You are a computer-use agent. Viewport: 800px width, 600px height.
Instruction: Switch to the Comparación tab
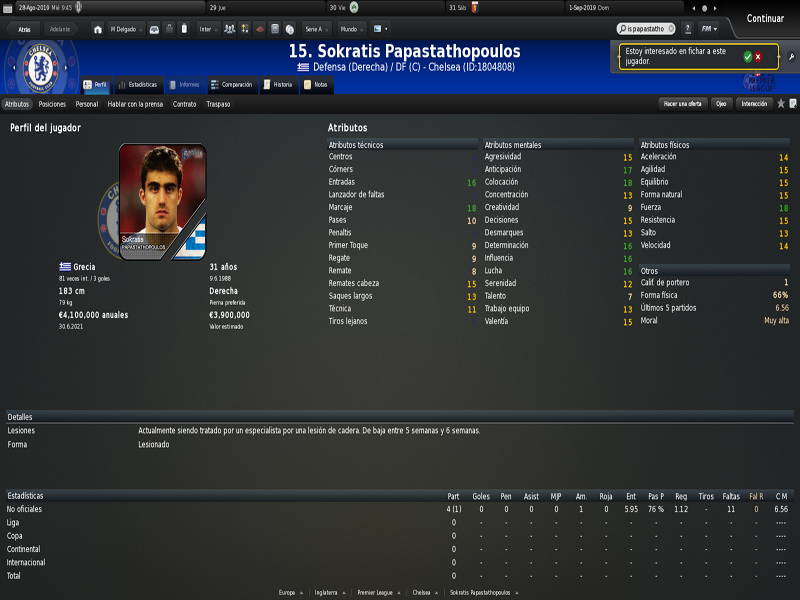(231, 85)
